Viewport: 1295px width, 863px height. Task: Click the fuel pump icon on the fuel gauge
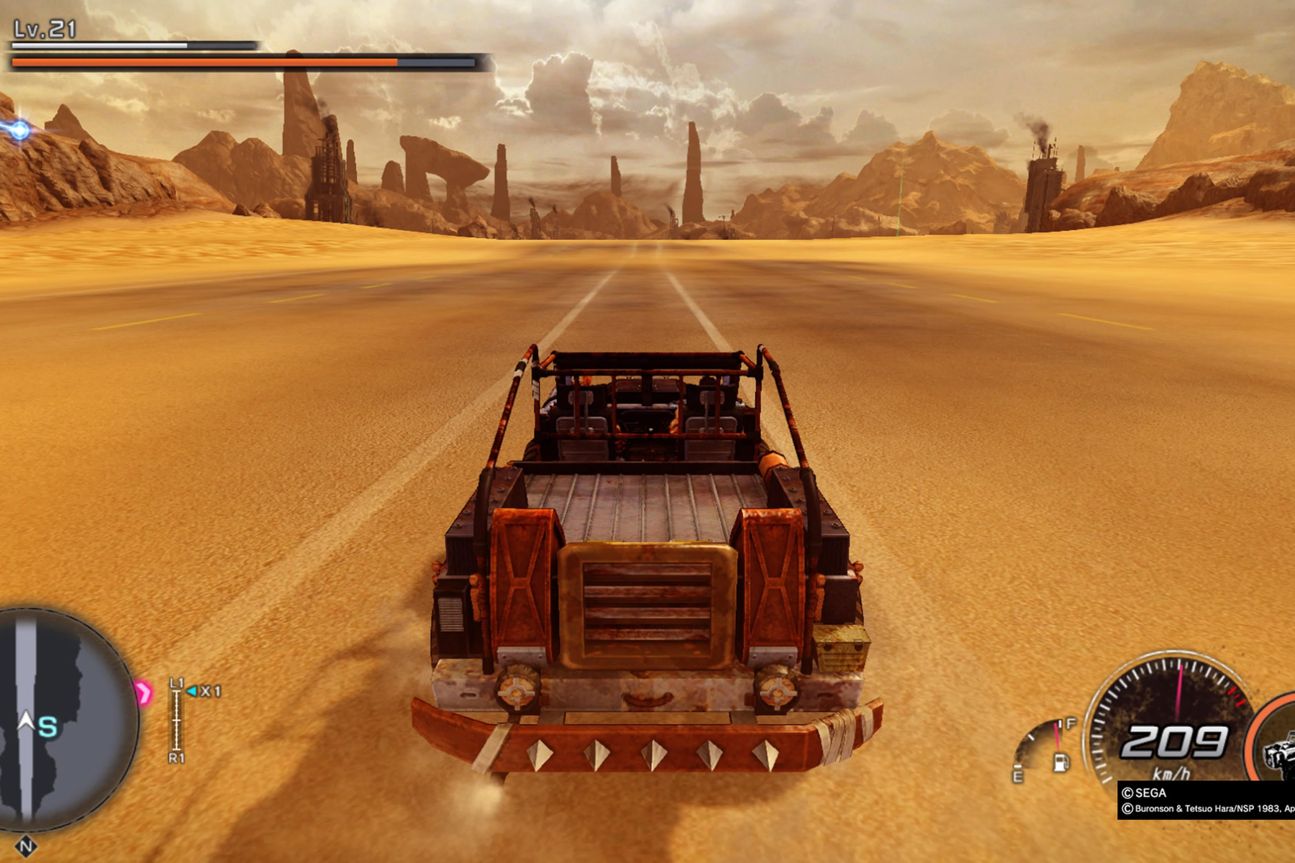[1060, 763]
